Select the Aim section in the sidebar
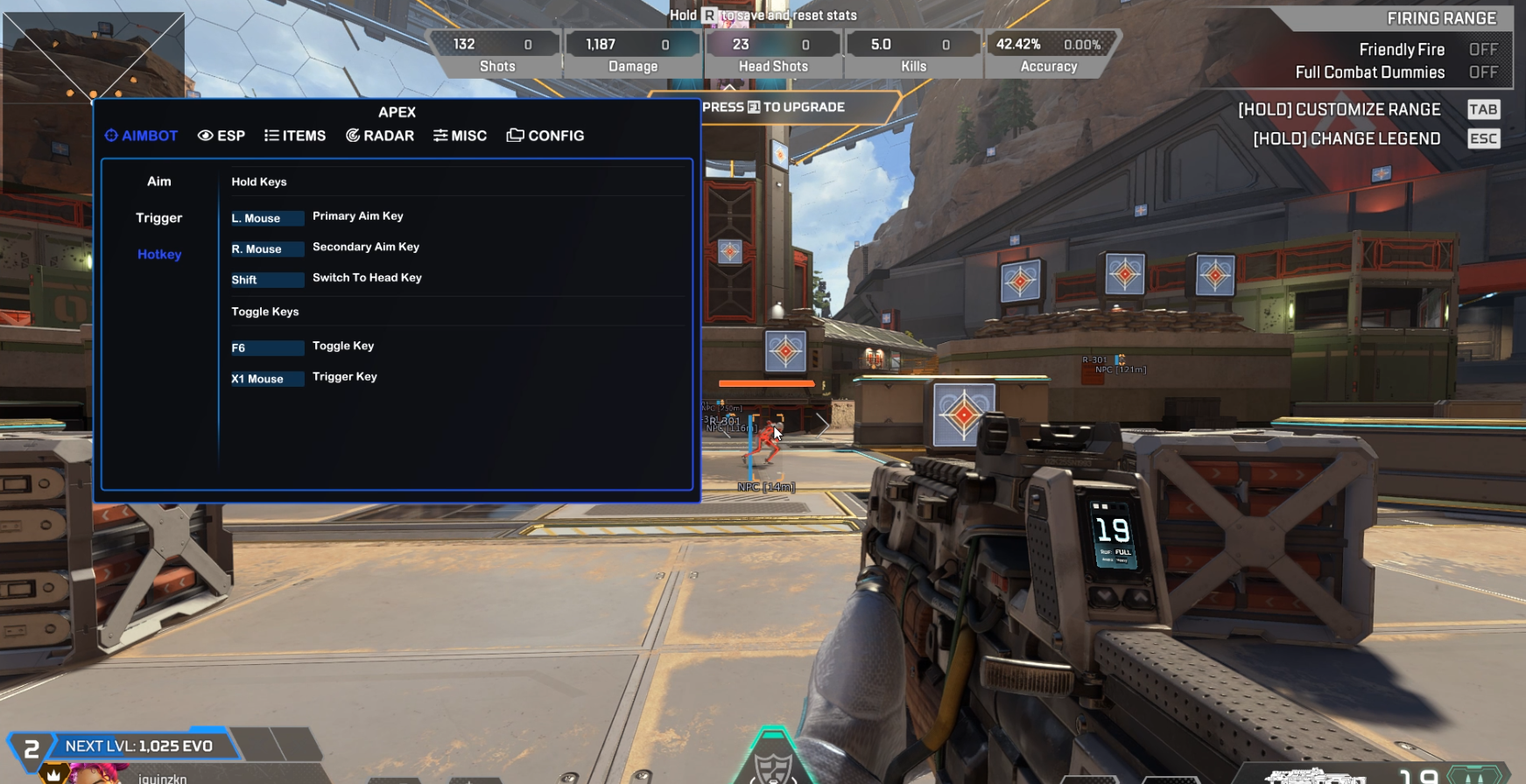The image size is (1526, 784). click(159, 181)
